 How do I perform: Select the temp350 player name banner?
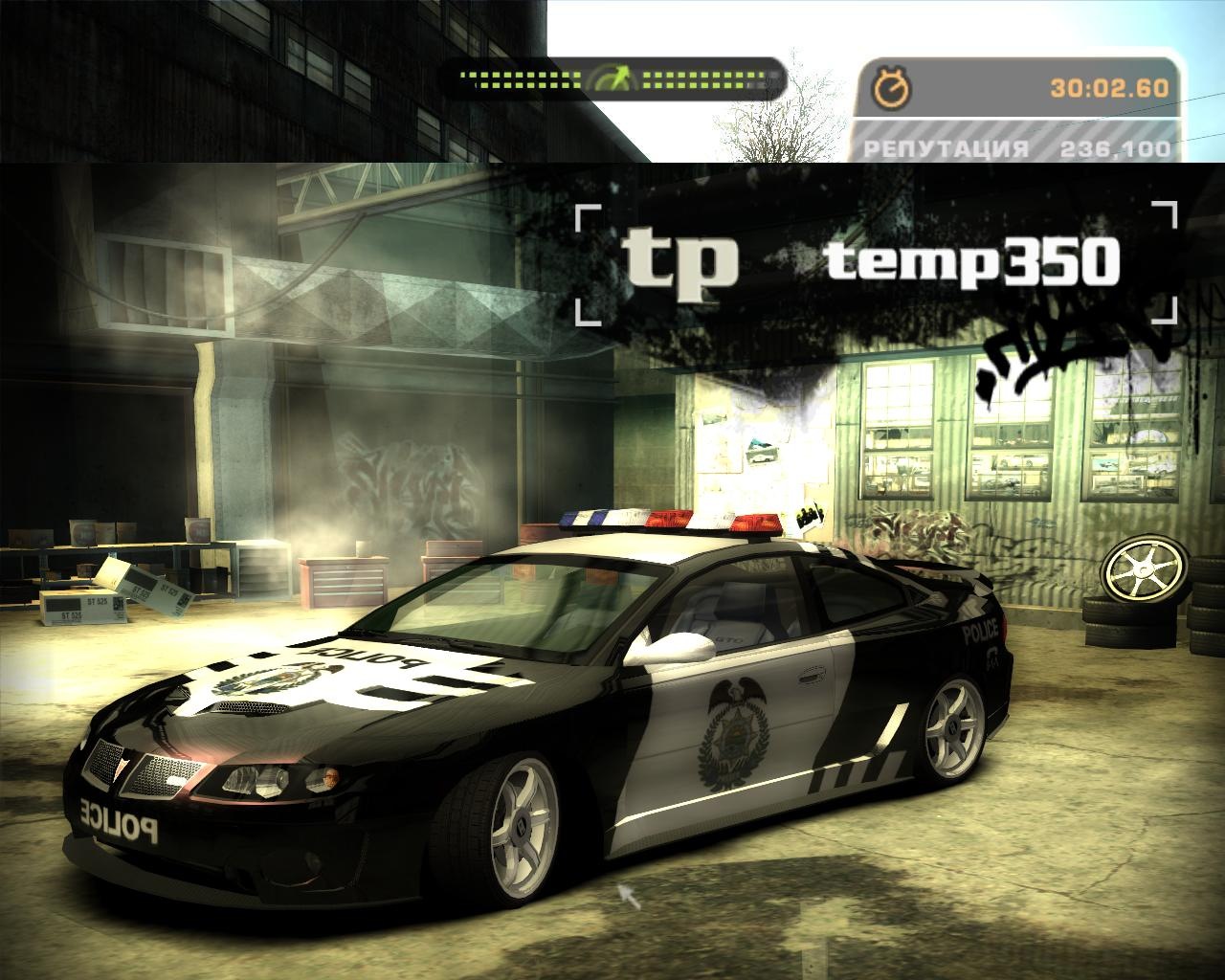971,261
